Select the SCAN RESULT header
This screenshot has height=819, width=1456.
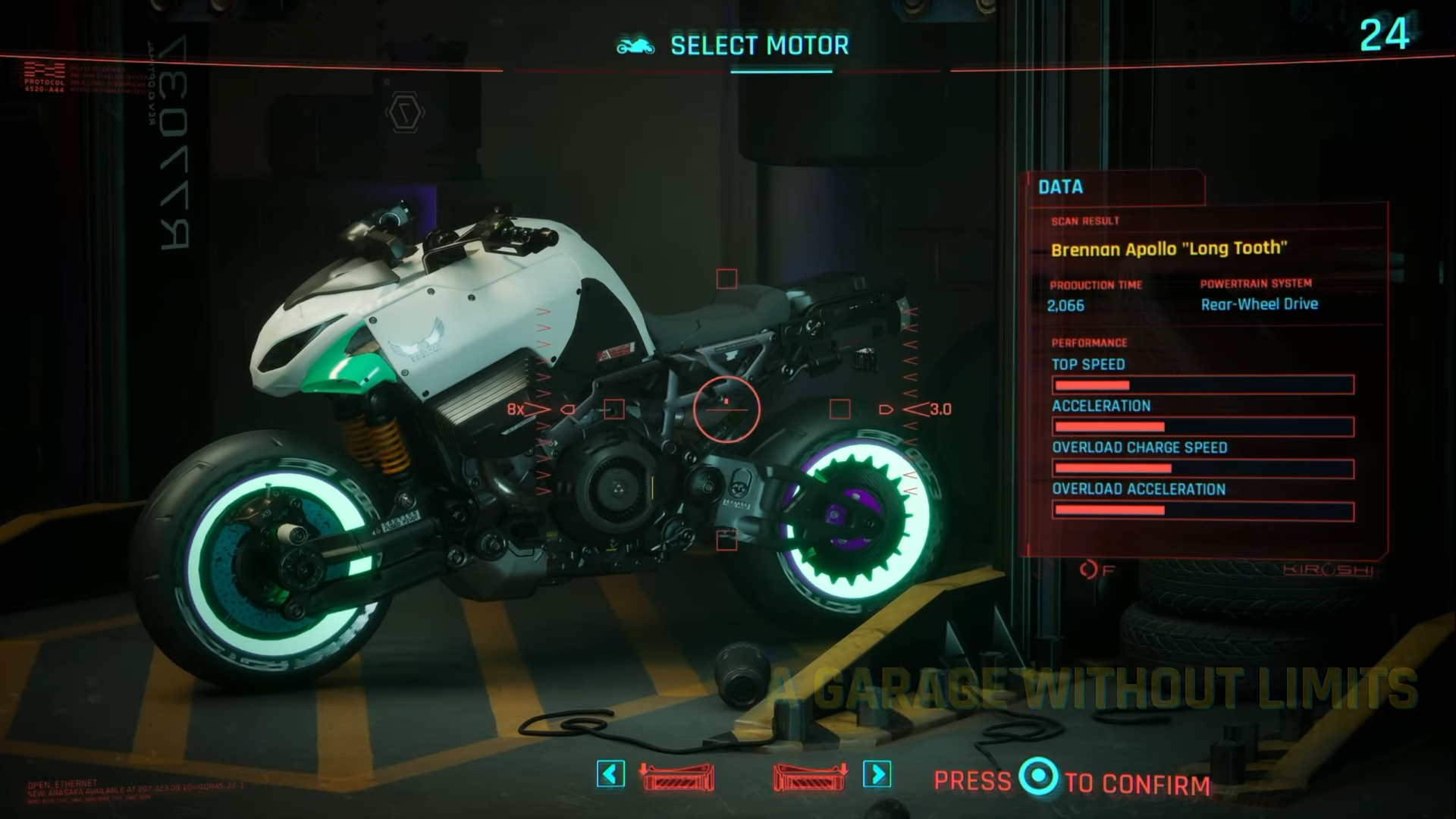tap(1084, 221)
